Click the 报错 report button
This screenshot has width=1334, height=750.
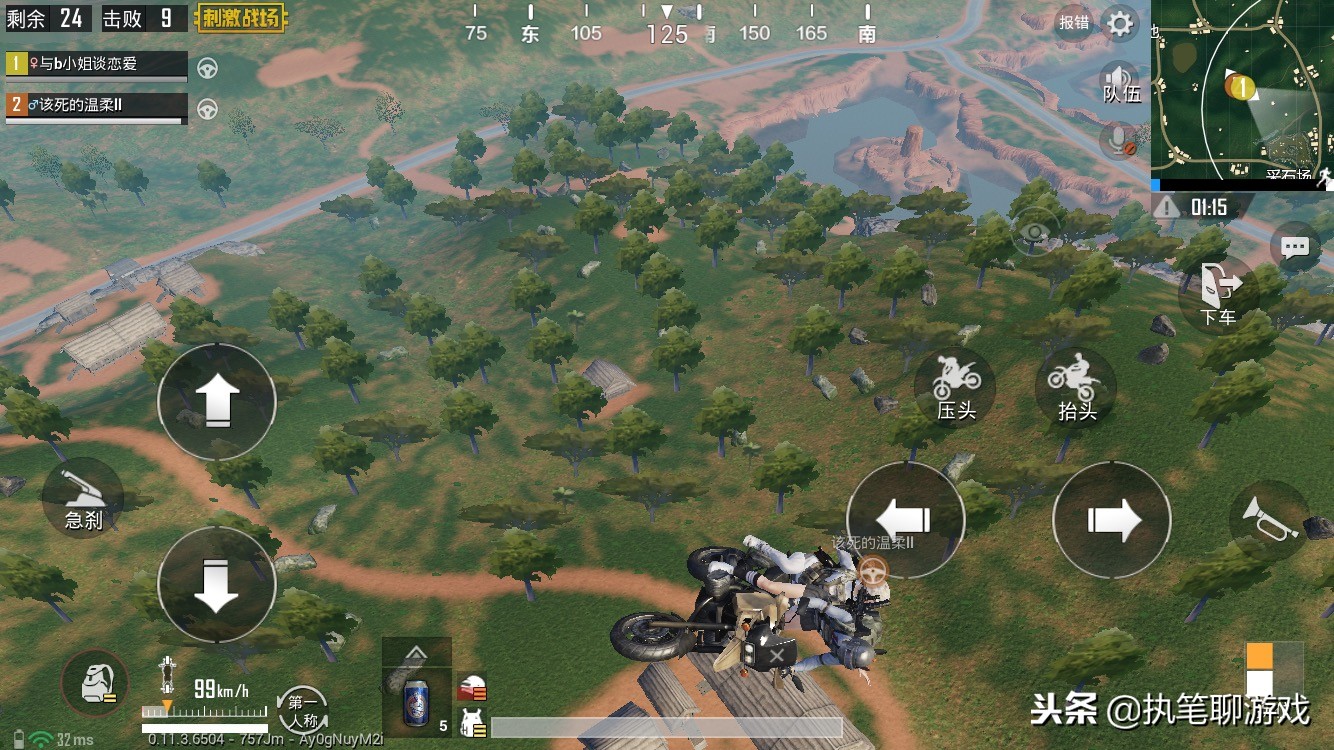[x=1074, y=22]
